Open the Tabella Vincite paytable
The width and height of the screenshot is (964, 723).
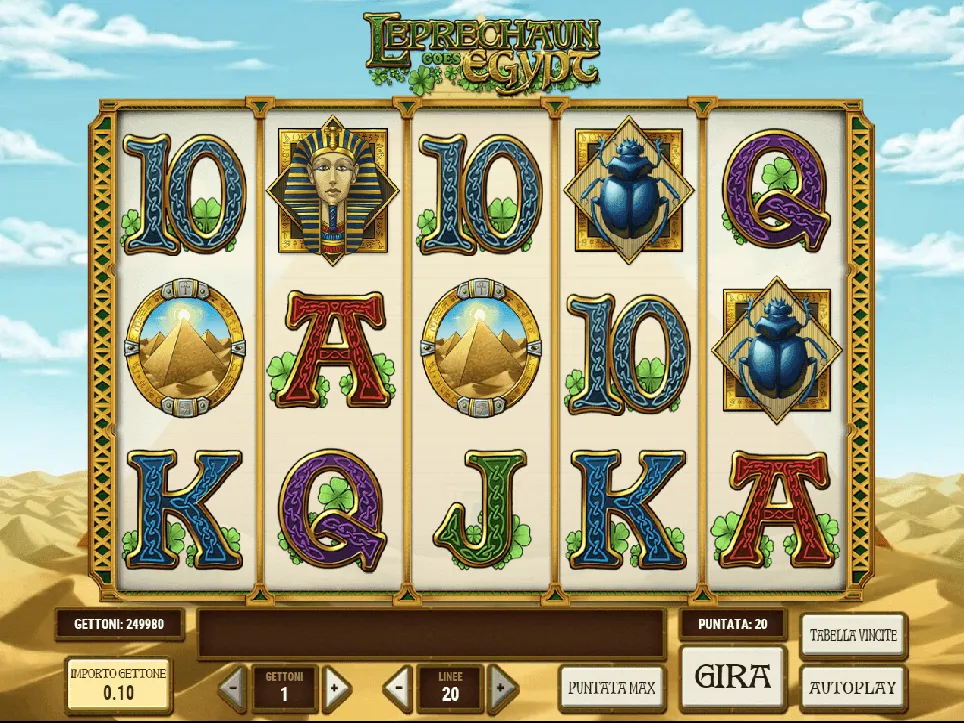pos(853,635)
